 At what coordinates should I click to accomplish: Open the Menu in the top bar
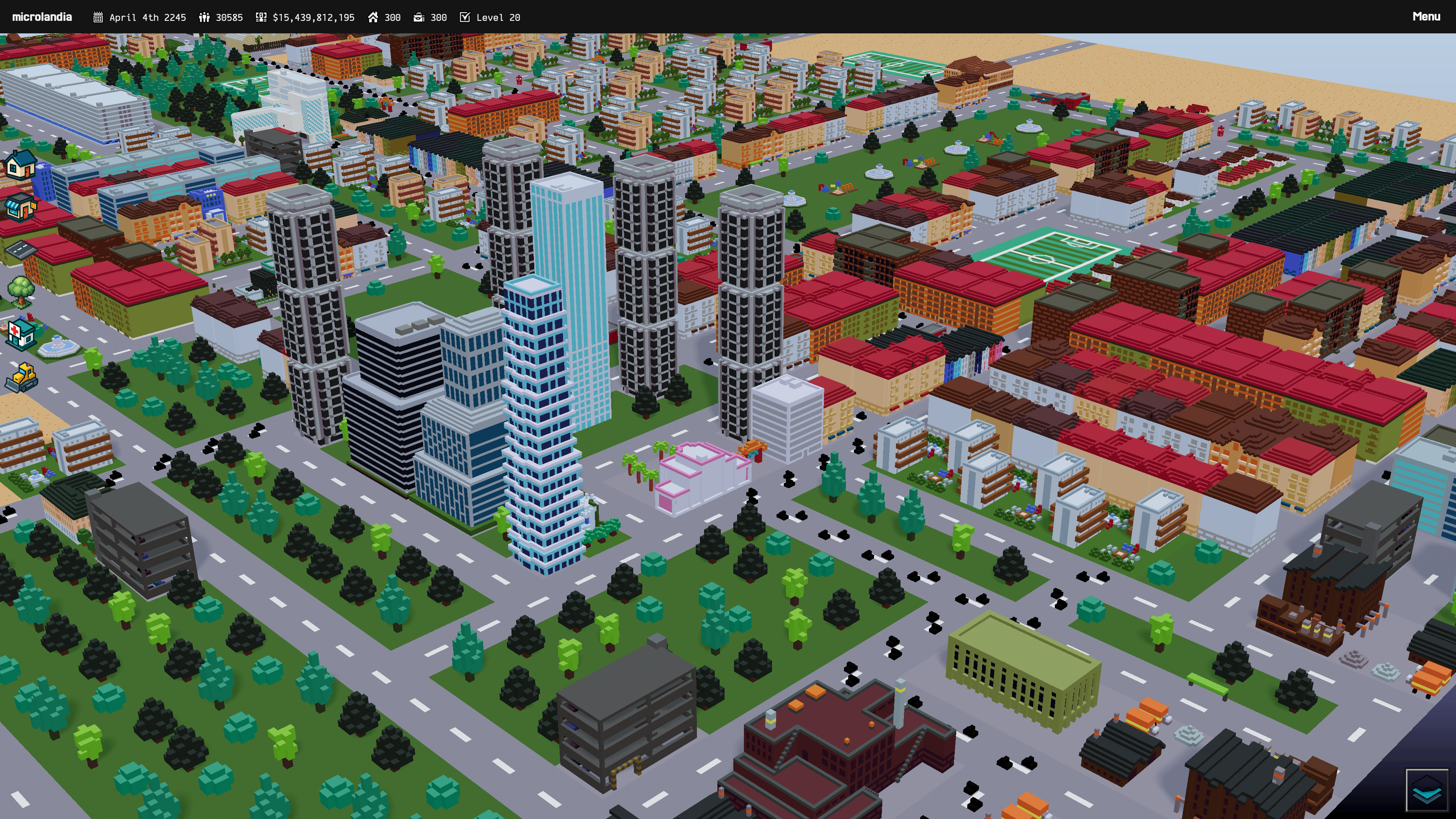tap(1426, 17)
